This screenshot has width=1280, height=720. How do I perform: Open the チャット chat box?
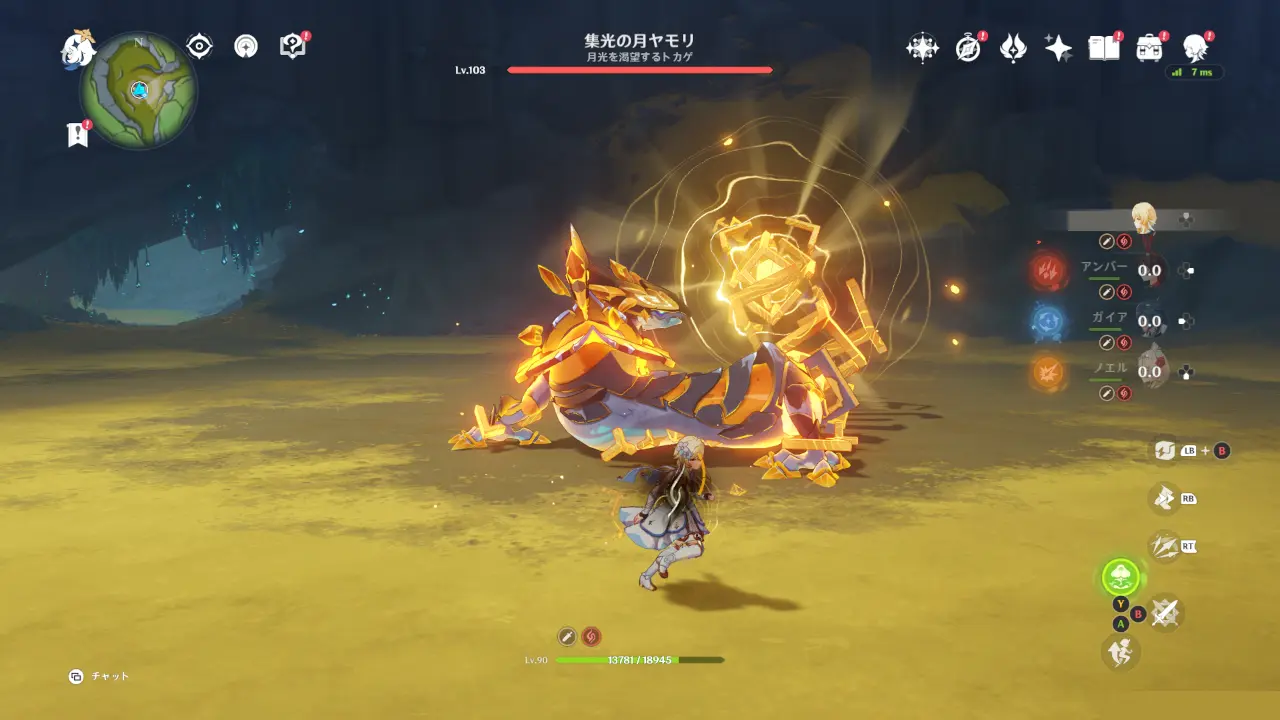[99, 677]
